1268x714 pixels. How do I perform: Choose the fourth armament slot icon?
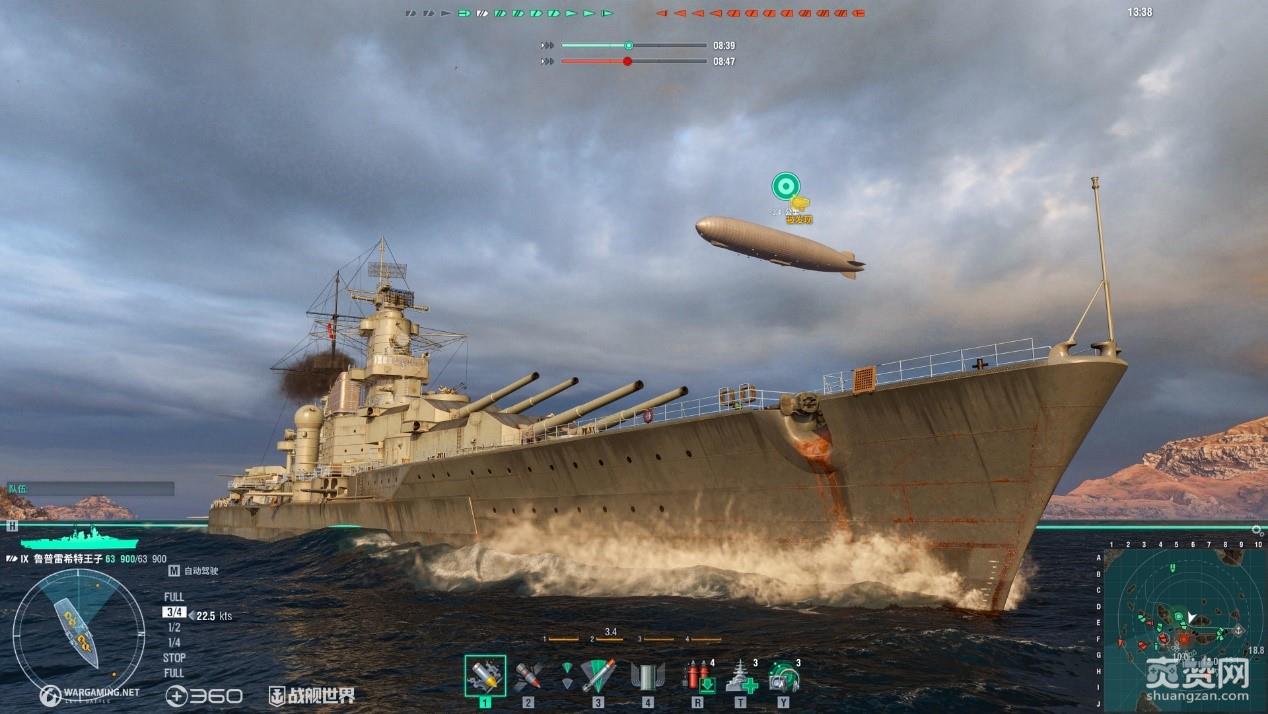click(x=648, y=676)
